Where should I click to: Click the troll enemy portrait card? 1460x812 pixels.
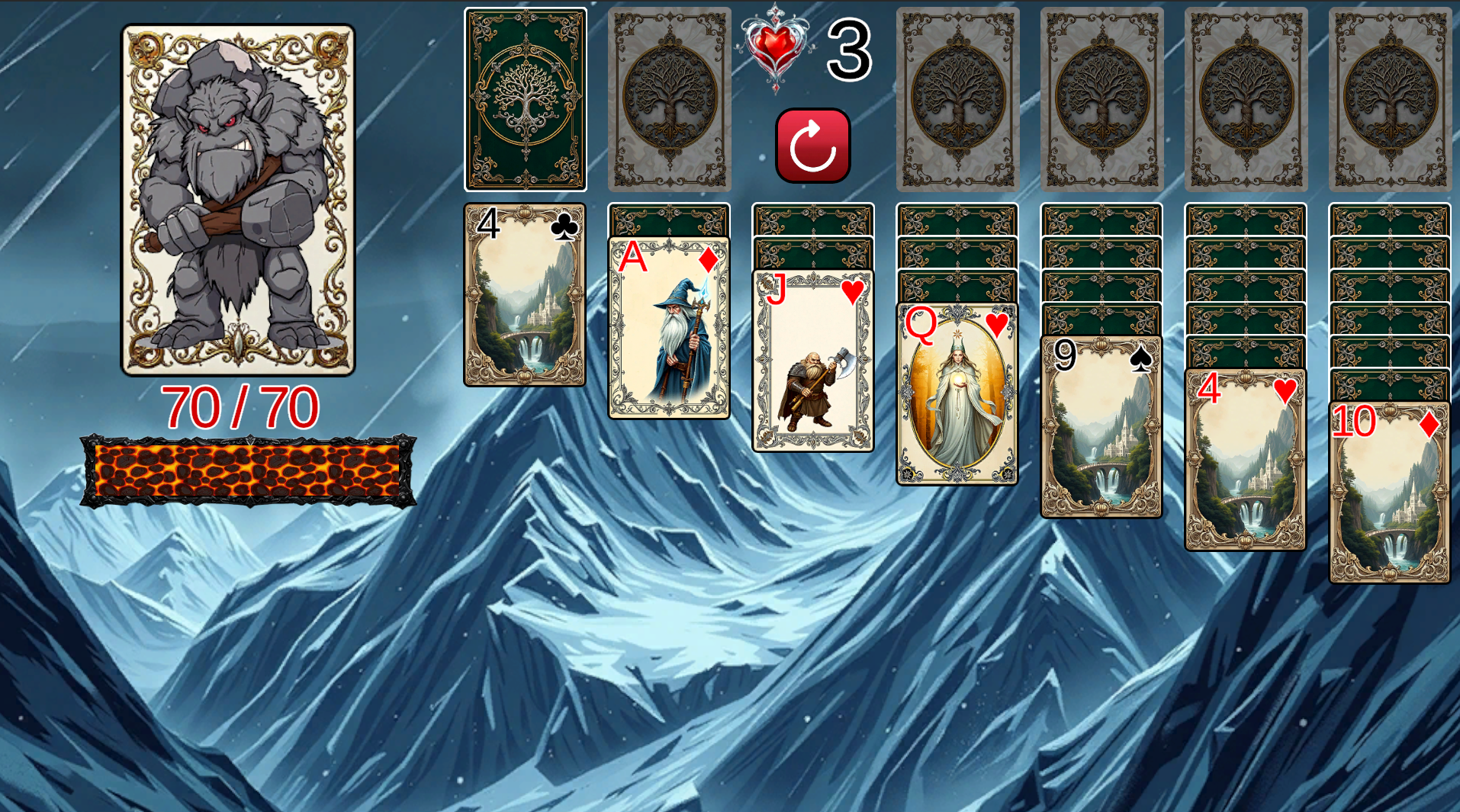point(238,198)
